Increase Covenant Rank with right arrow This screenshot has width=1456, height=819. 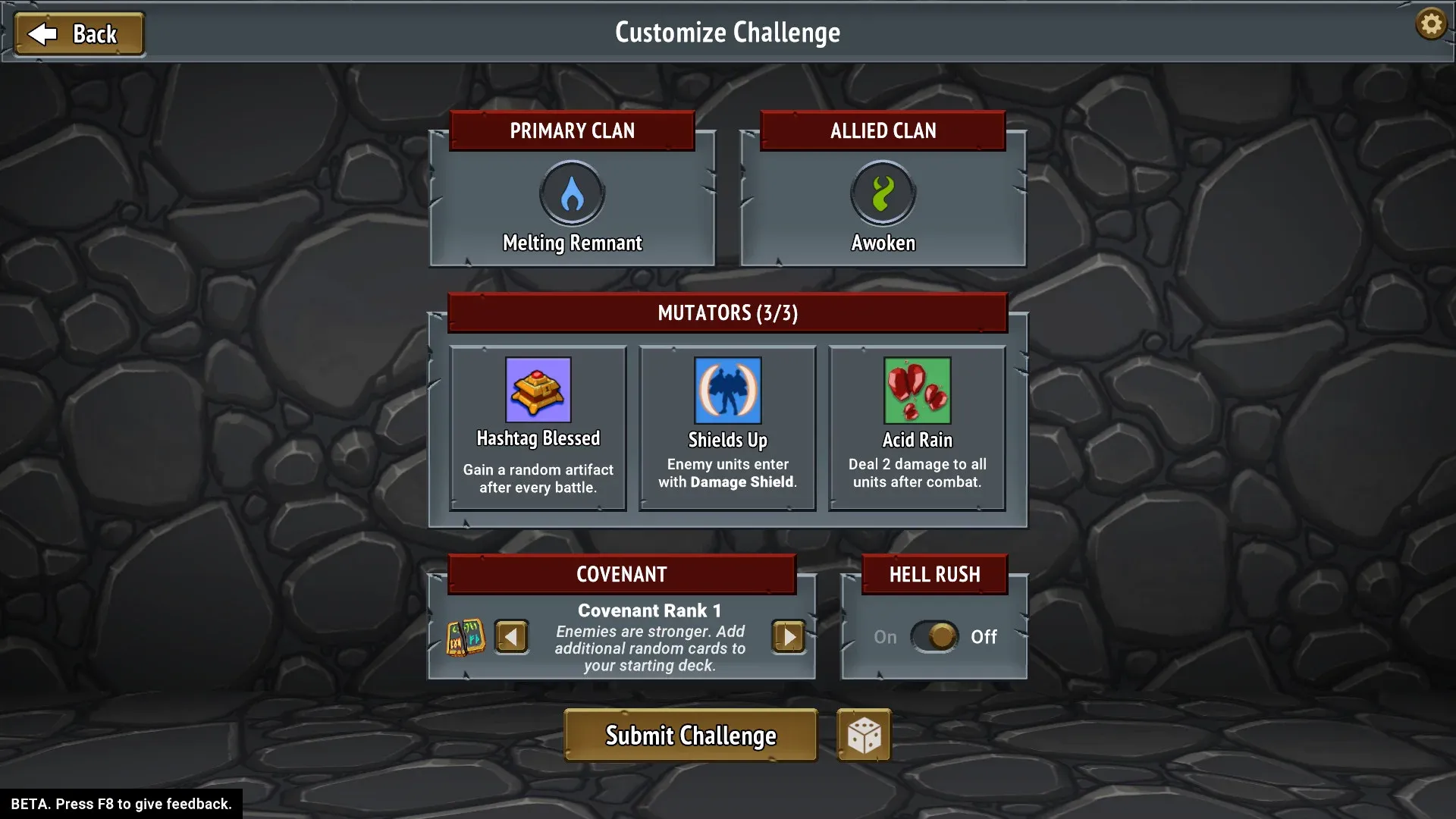pyautogui.click(x=787, y=637)
